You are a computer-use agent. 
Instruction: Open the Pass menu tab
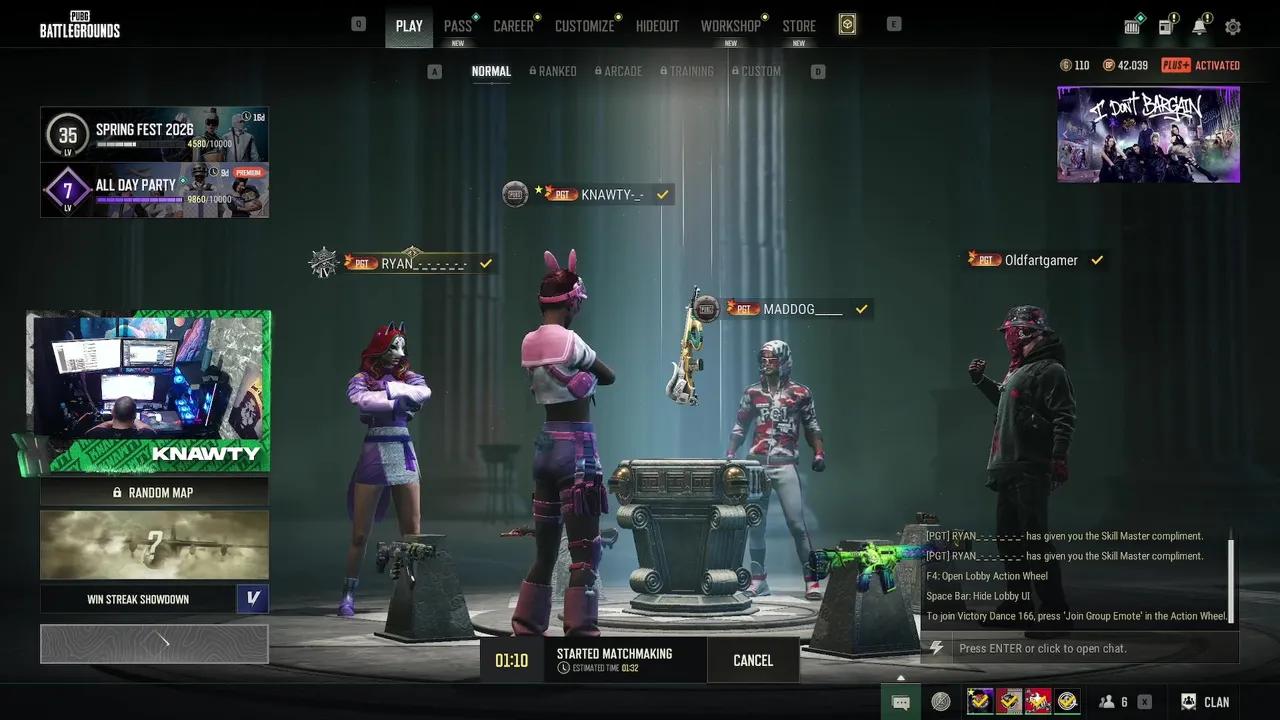point(458,26)
